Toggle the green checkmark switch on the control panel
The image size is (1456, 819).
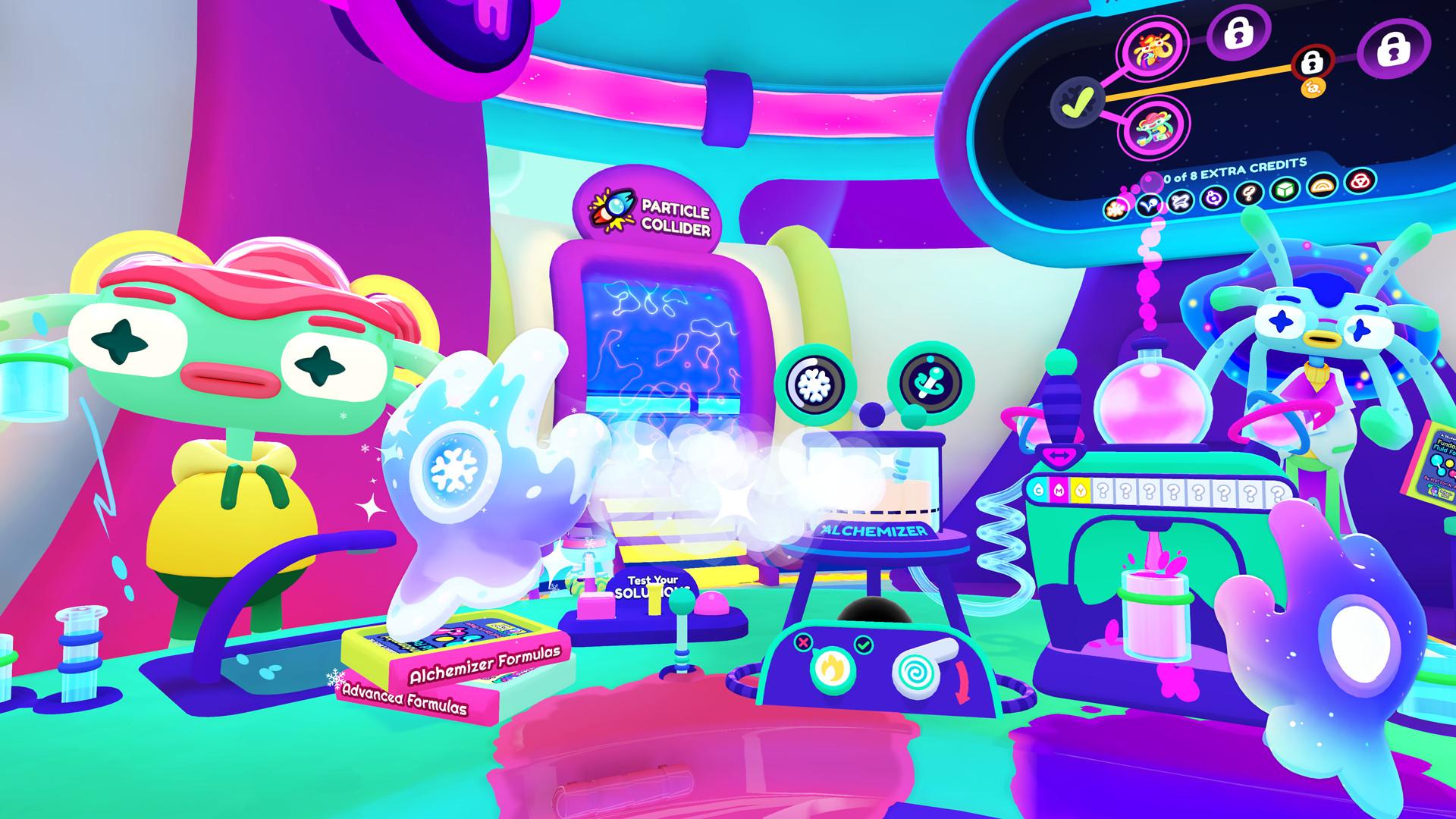864,643
